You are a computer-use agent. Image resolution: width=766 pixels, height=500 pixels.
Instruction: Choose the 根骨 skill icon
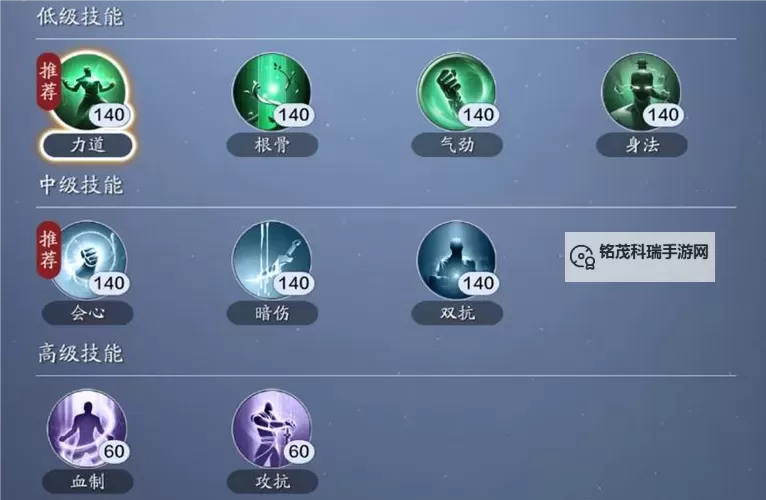tap(271, 93)
